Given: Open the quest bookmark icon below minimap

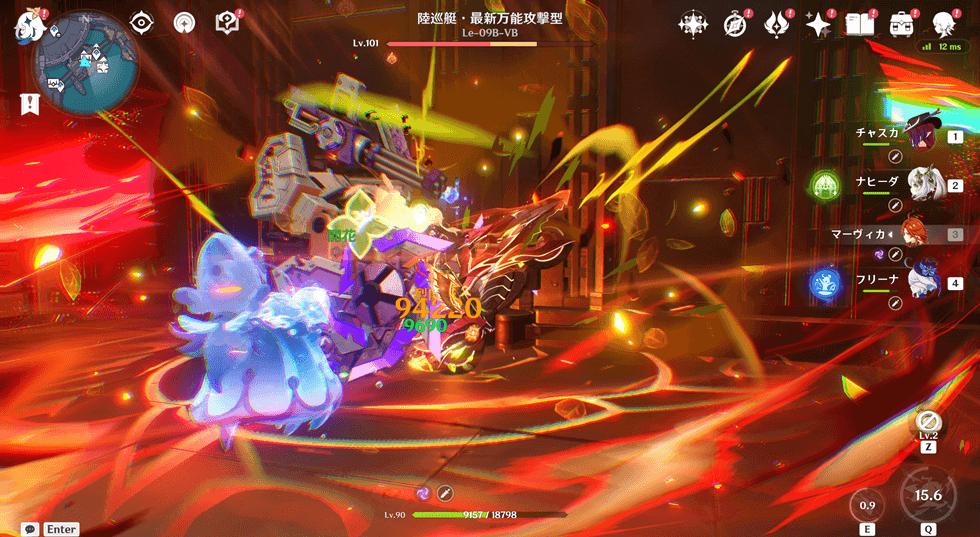Looking at the screenshot, I should point(29,102).
